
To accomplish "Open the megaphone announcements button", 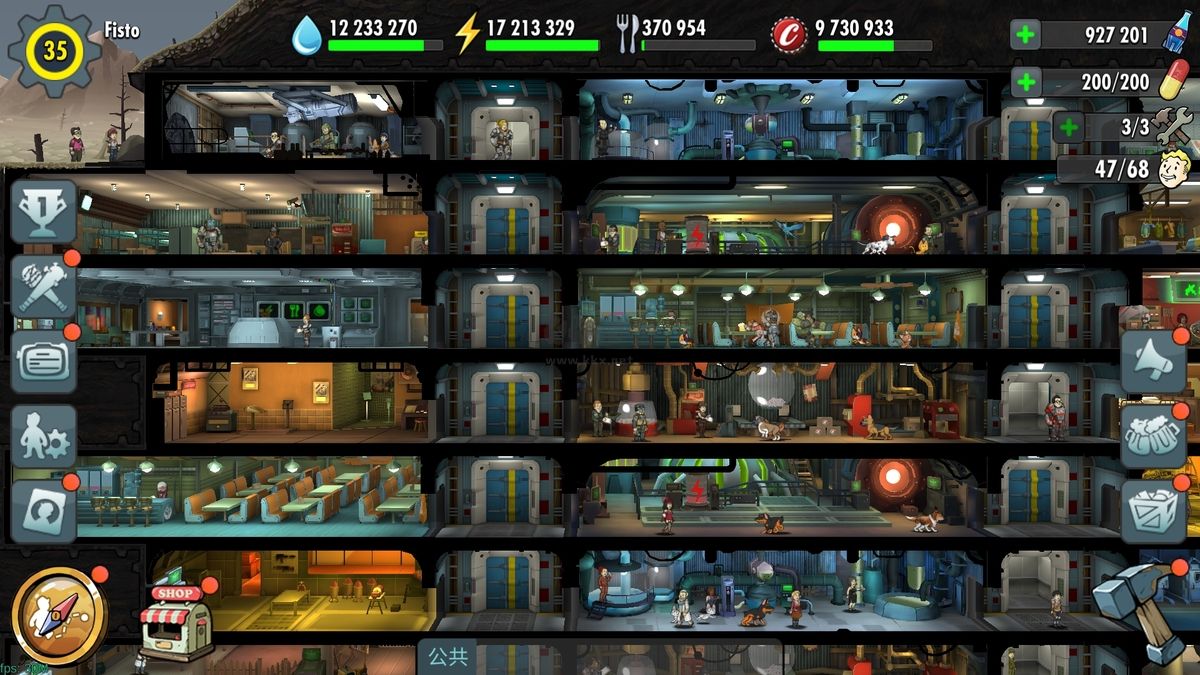I will click(x=1152, y=362).
